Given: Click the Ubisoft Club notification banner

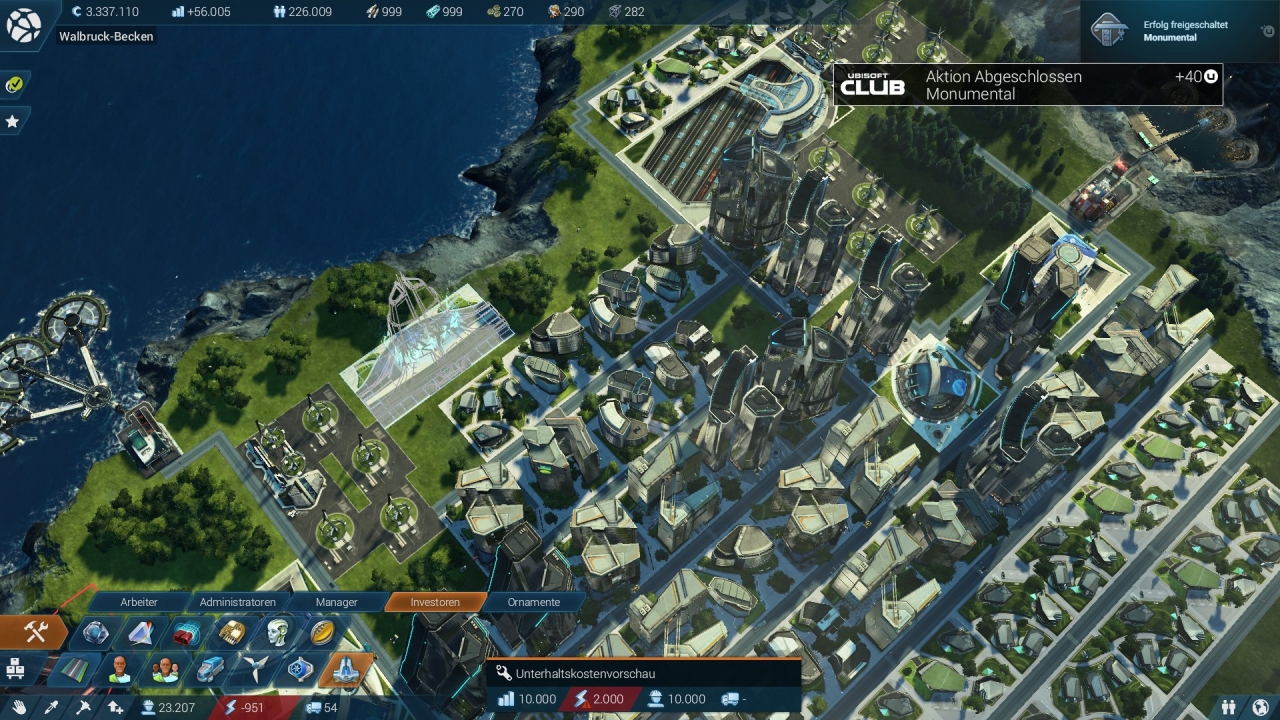Looking at the screenshot, I should (x=1028, y=85).
